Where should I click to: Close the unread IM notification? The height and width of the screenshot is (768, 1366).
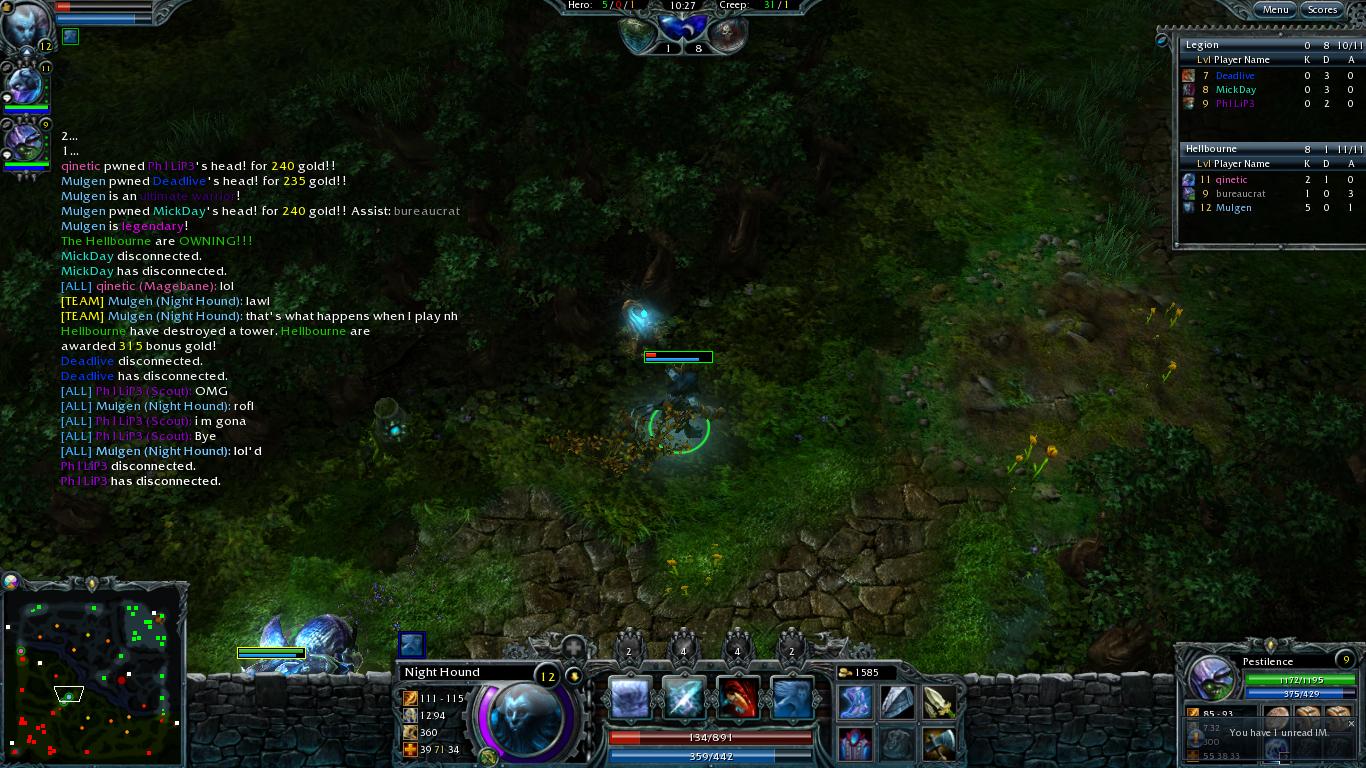[x=1352, y=724]
